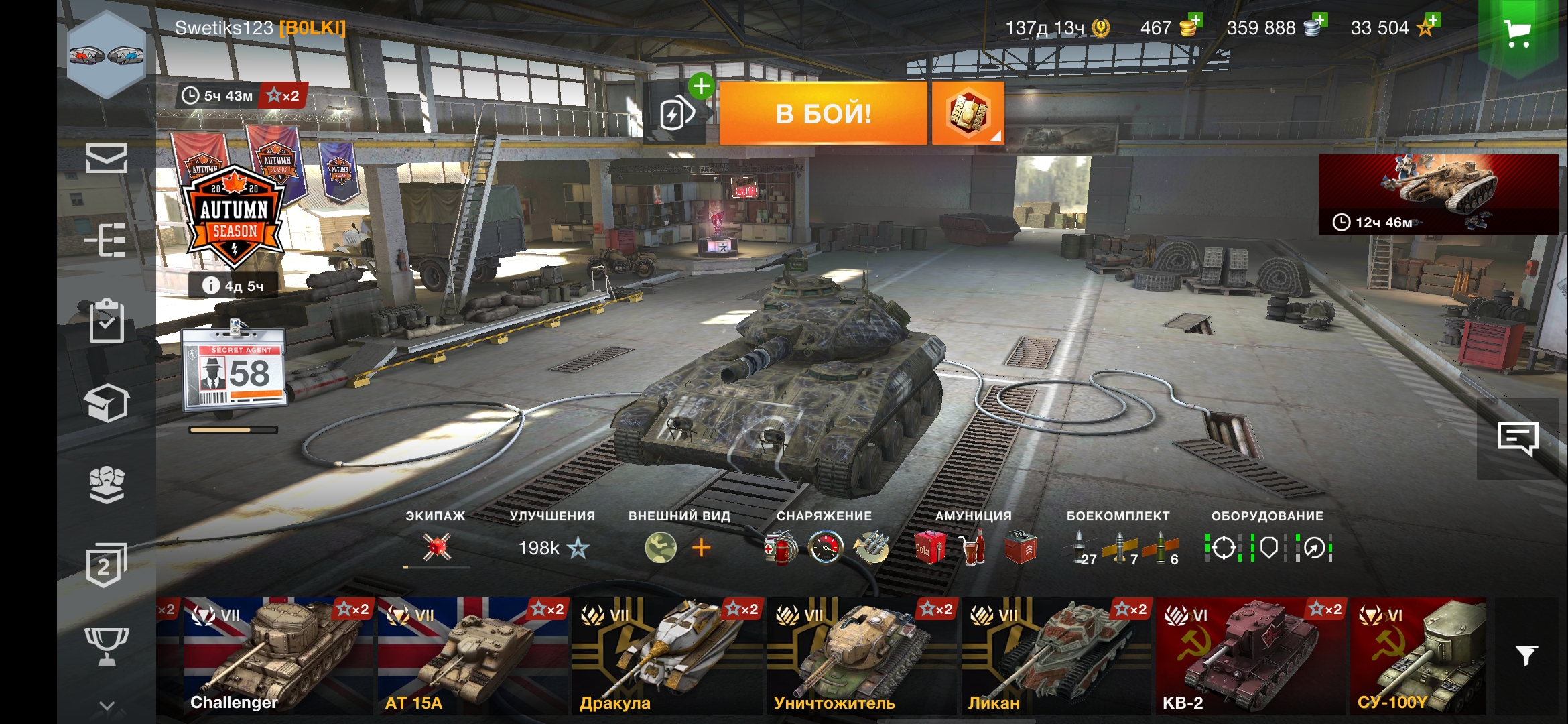Select the КВ-2 tank
Image resolution: width=1568 pixels, height=724 pixels.
[x=1250, y=656]
